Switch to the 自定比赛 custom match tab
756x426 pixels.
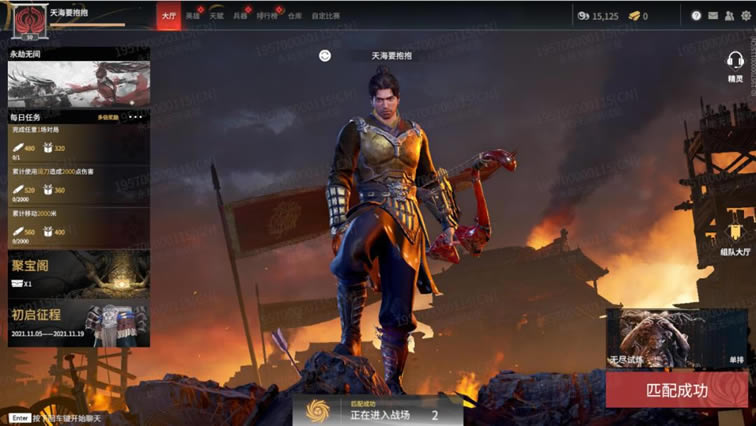point(326,16)
